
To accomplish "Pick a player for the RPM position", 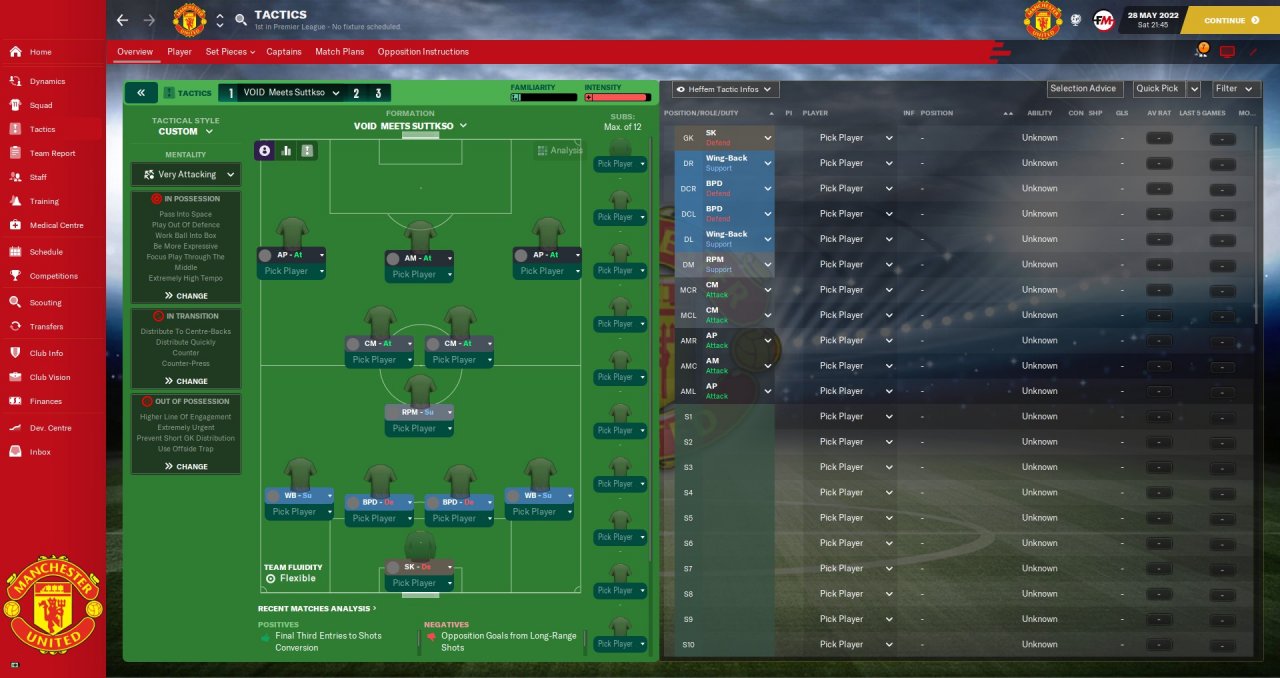I will (419, 428).
